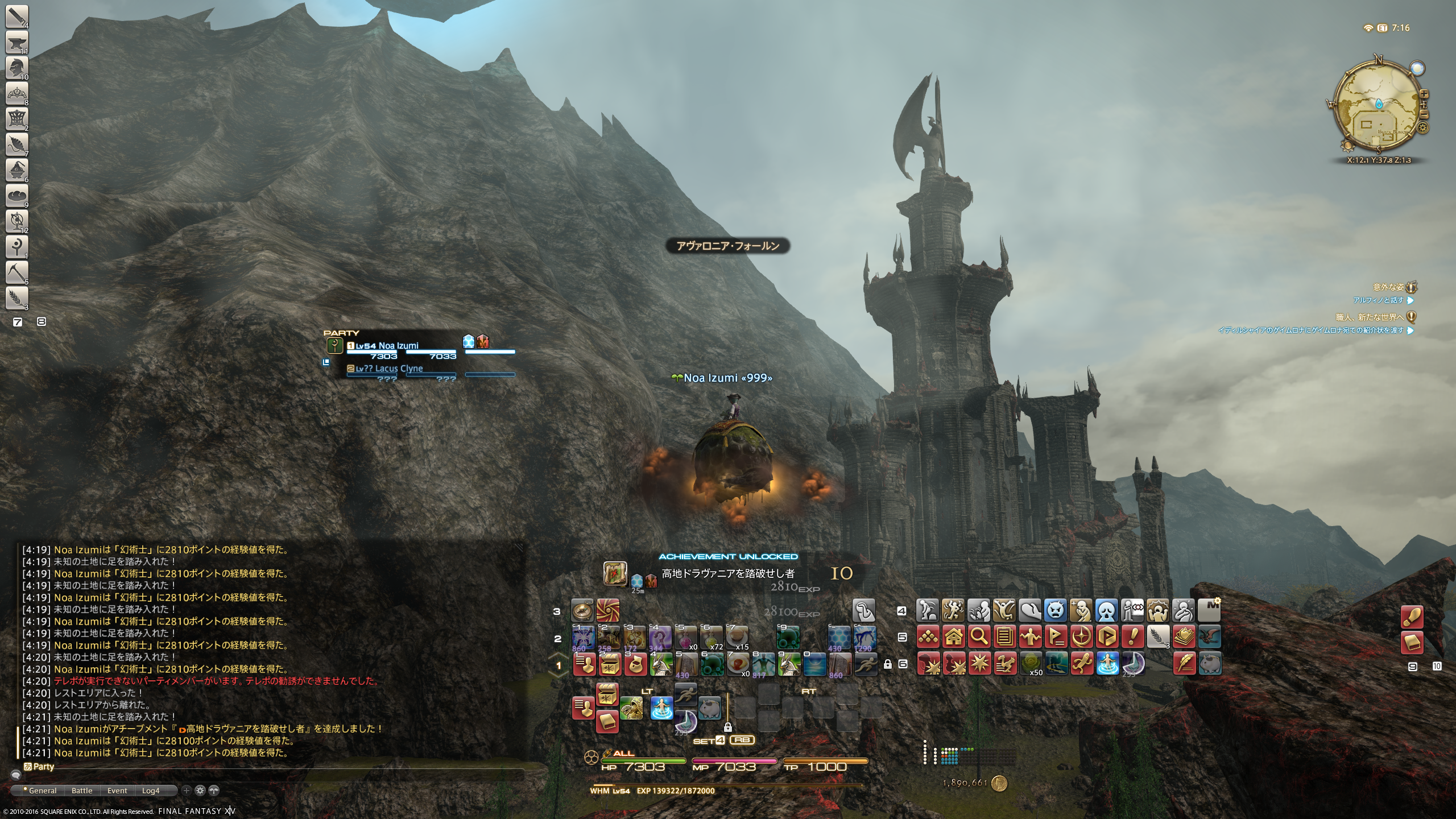
Task: Select the Log4 chat tab
Action: tap(151, 791)
